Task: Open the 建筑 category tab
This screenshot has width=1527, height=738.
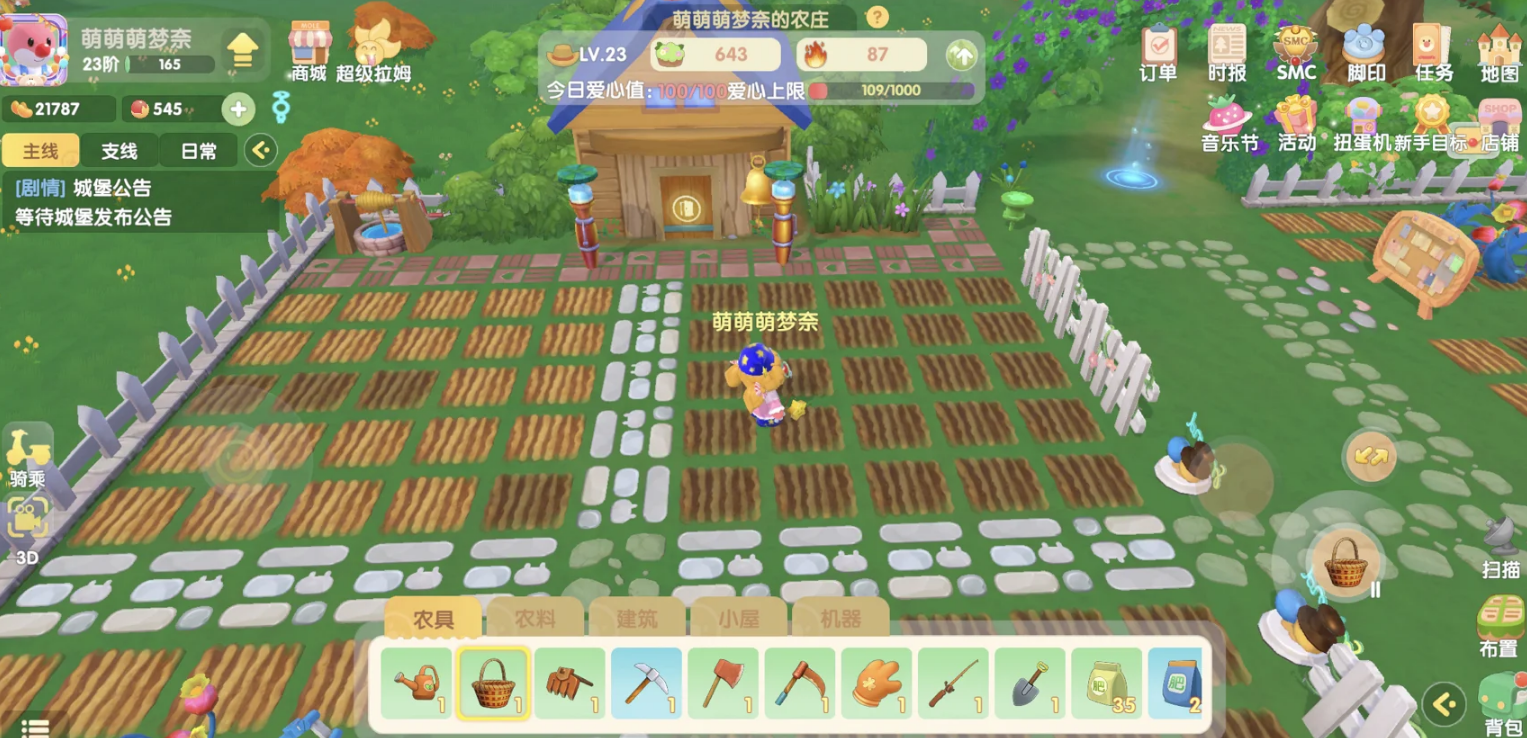Action: pos(637,619)
